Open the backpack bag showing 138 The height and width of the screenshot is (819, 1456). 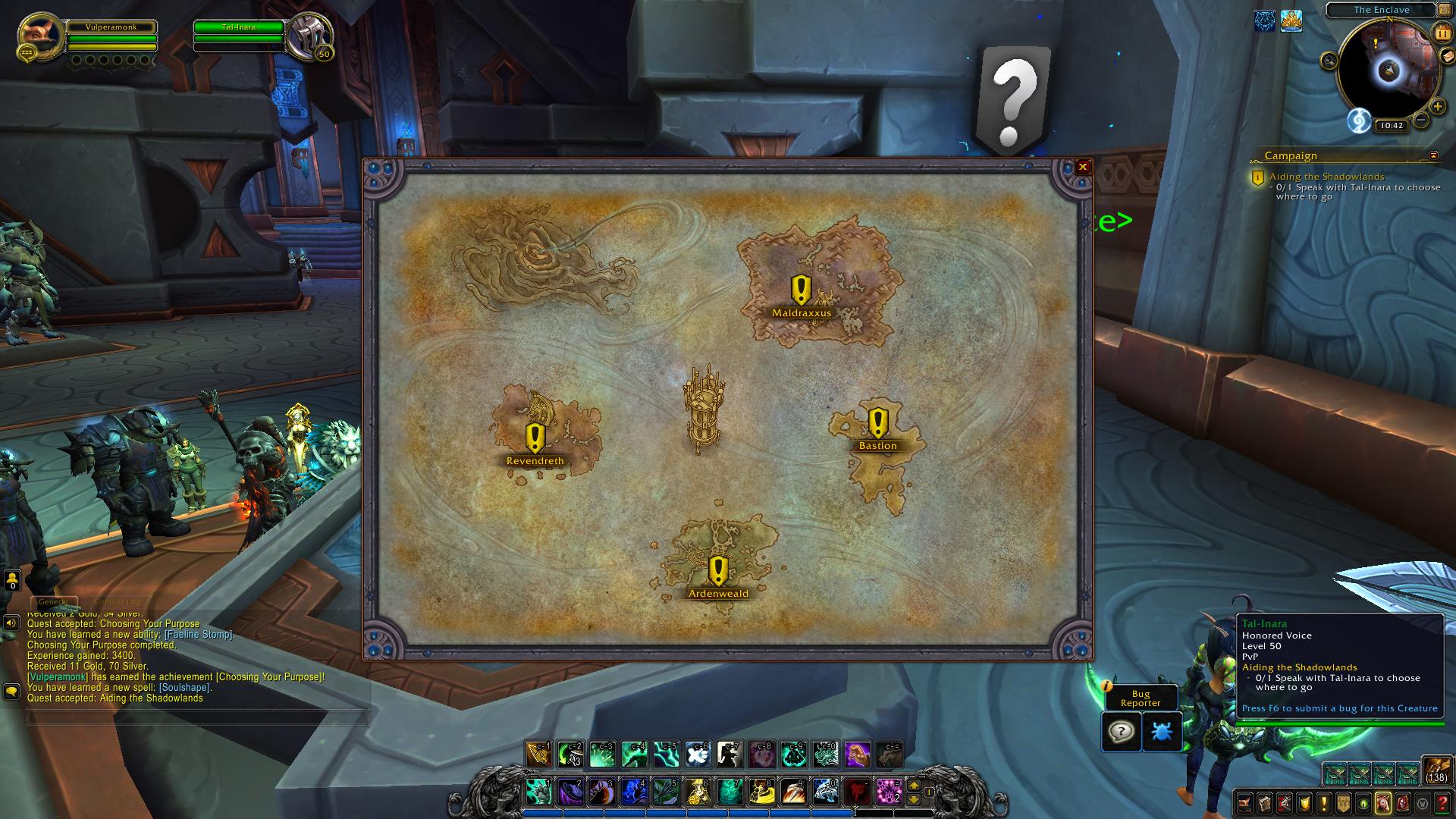(x=1436, y=770)
